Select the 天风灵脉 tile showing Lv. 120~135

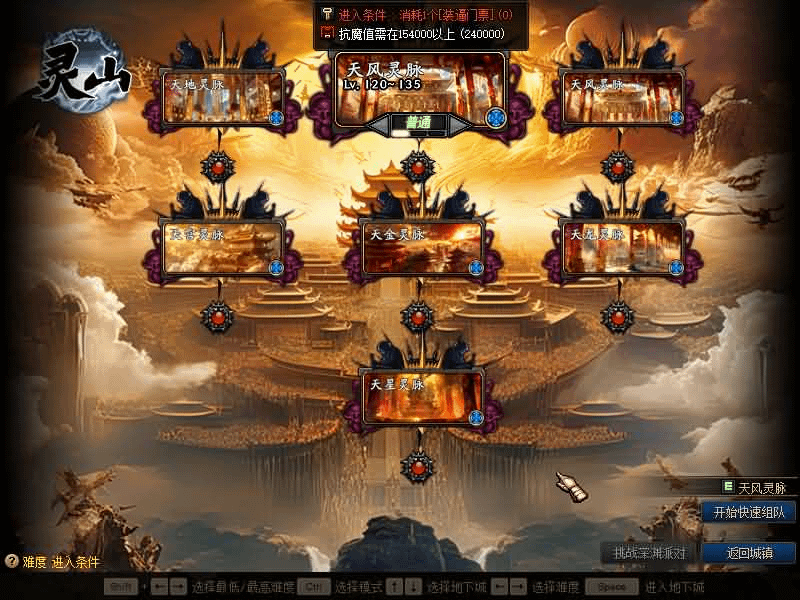click(420, 87)
